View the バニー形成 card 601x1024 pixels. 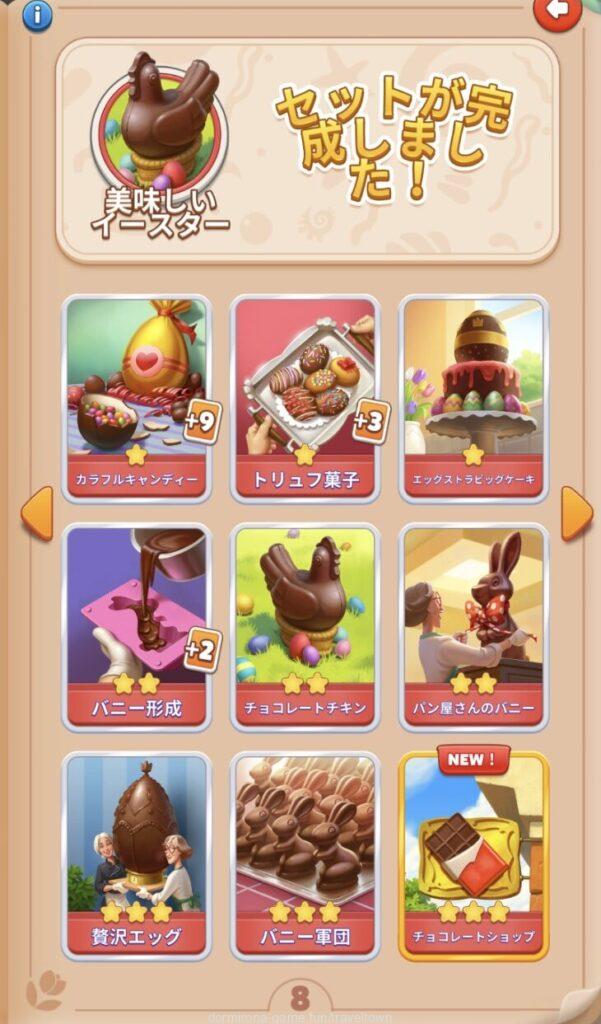tap(137, 627)
